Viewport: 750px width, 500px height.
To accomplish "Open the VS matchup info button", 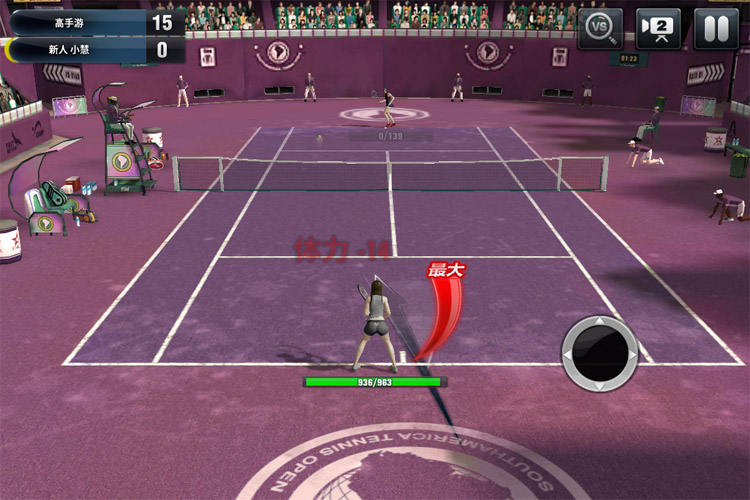I will (600, 28).
